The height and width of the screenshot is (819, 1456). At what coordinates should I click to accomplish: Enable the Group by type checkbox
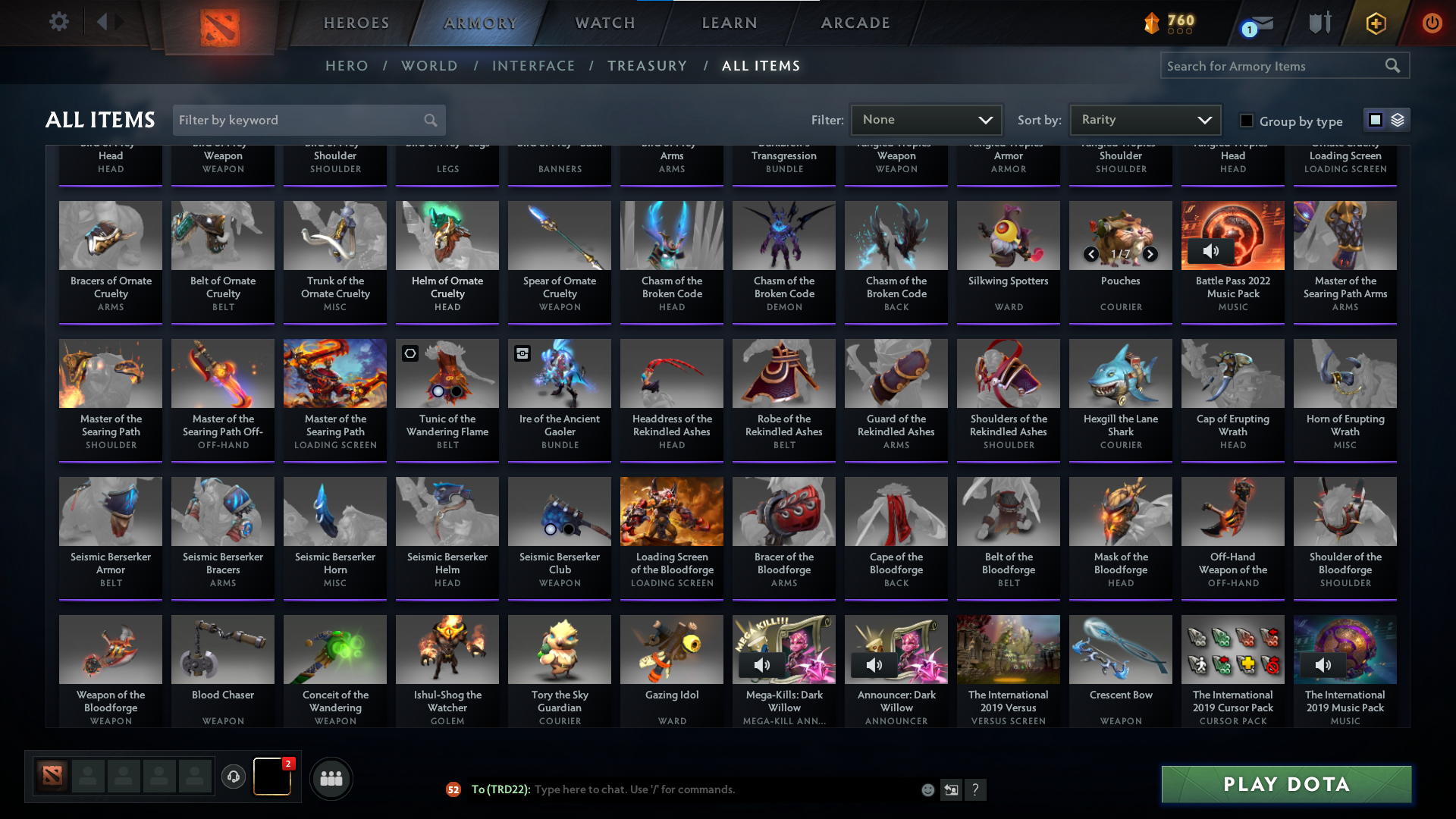pyautogui.click(x=1246, y=120)
